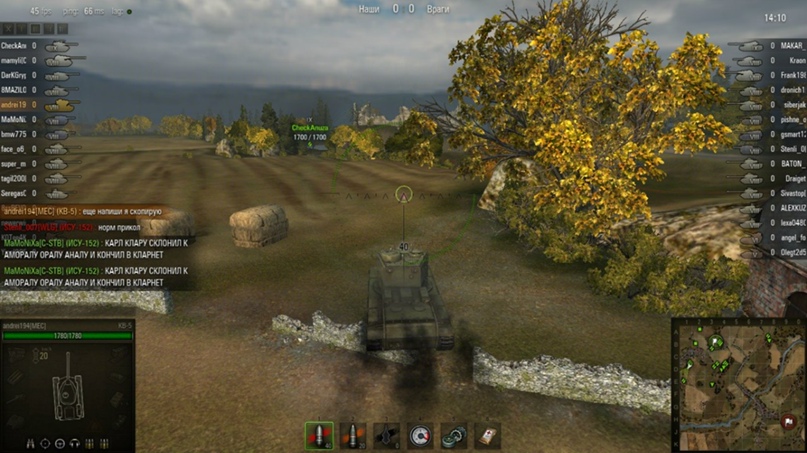This screenshot has height=453, width=807.
Task: Select ally face_o6 in team list
Action: [14, 149]
